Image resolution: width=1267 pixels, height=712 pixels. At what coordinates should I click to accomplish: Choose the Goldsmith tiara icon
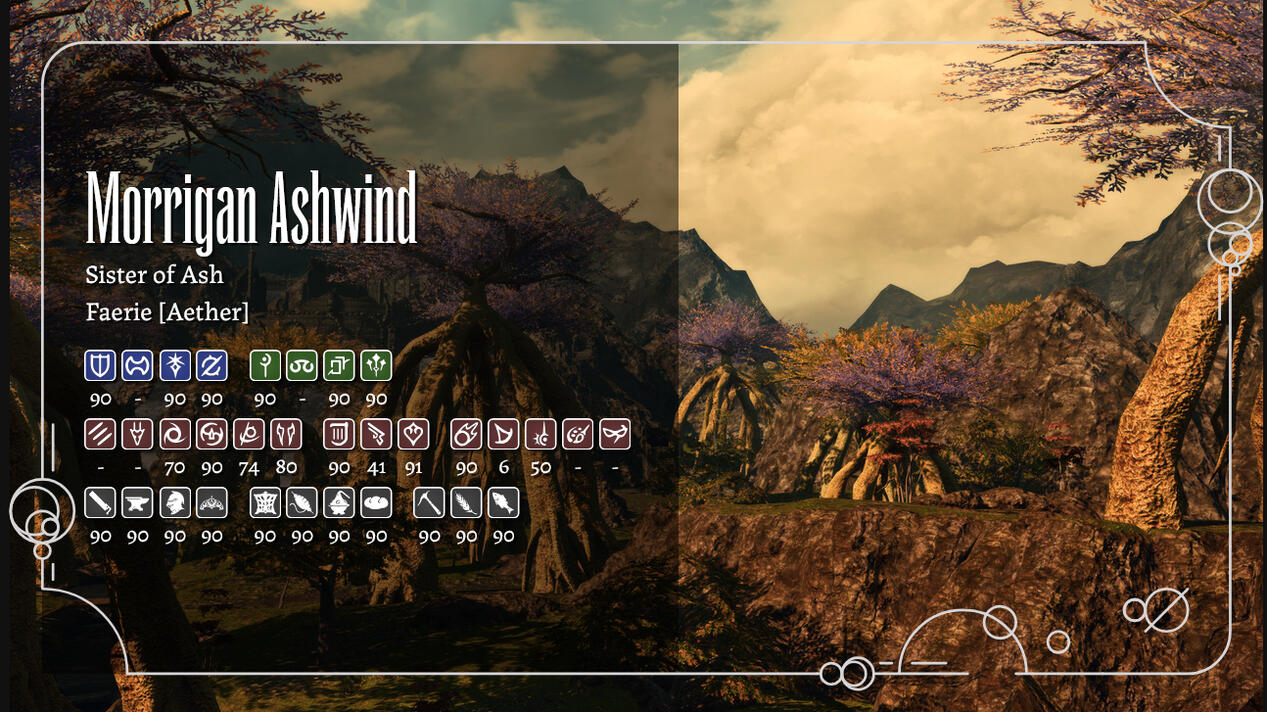pyautogui.click(x=211, y=502)
